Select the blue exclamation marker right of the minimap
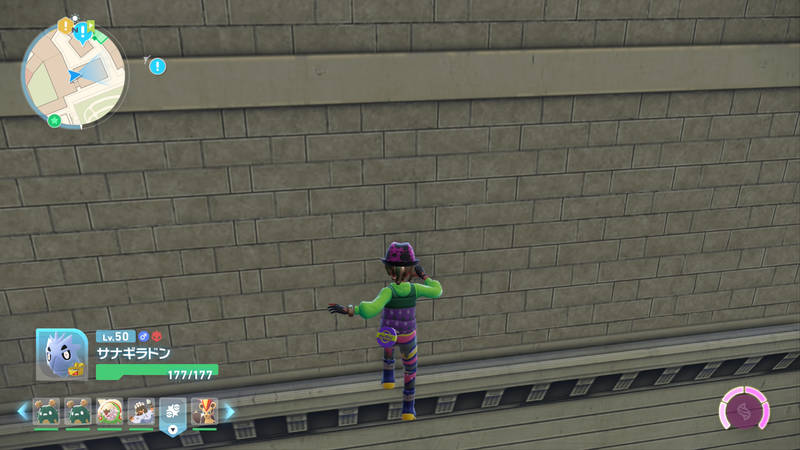This screenshot has width=800, height=450. (157, 66)
